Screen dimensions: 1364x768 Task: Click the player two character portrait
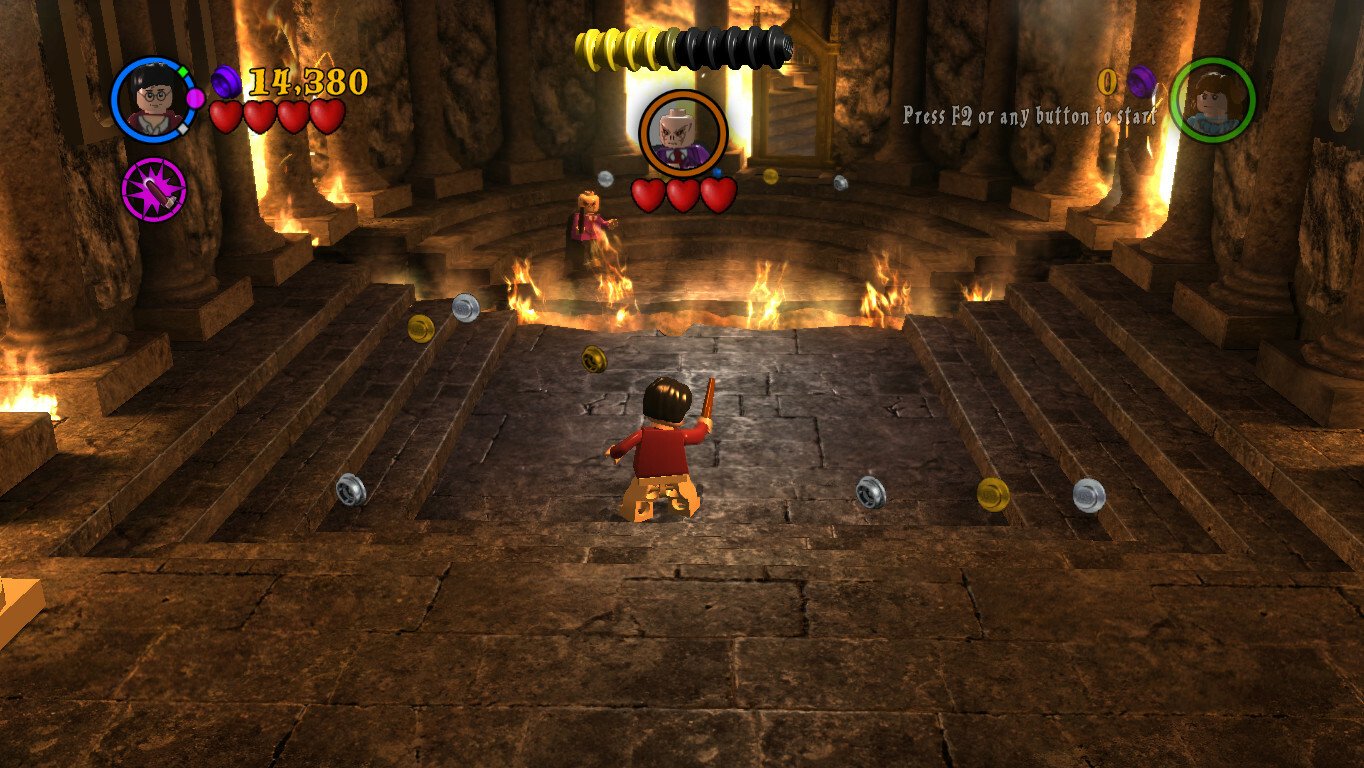(x=1212, y=99)
